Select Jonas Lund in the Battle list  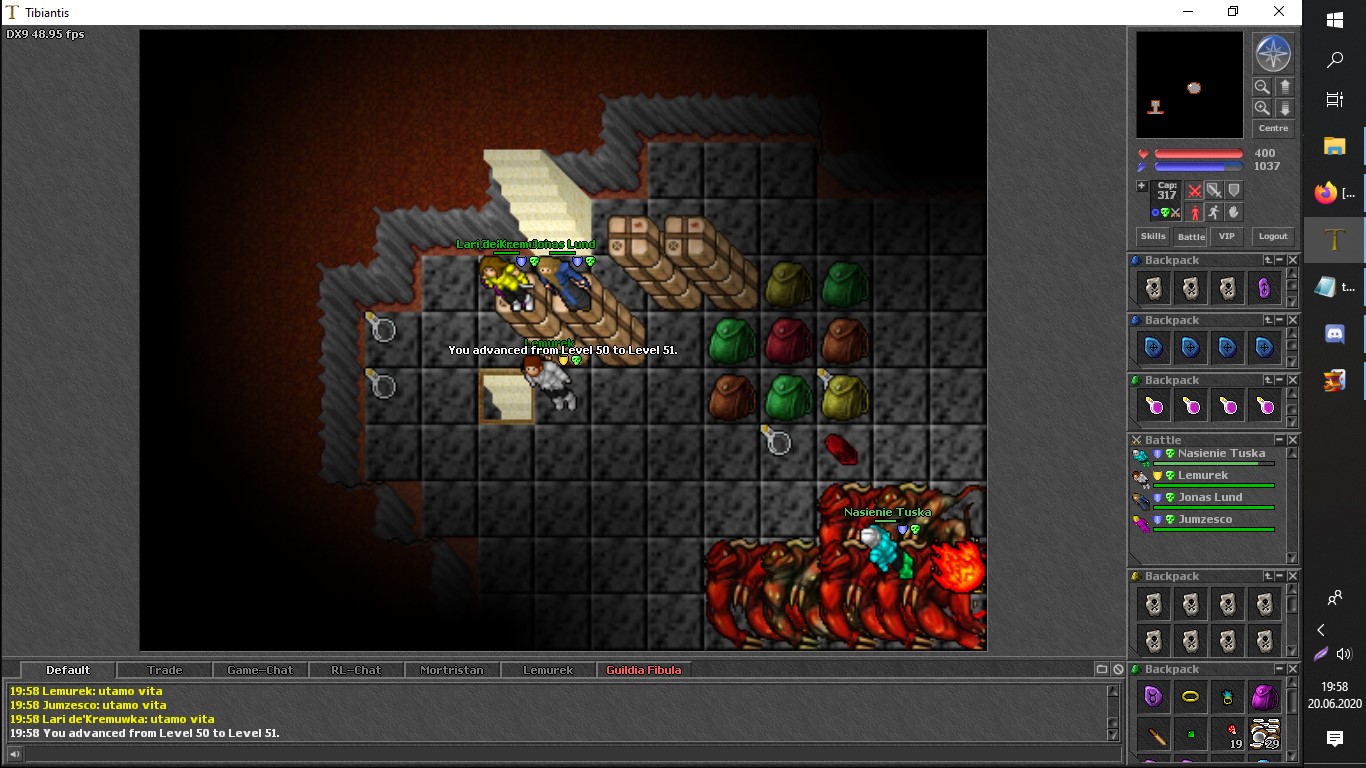pos(1210,498)
